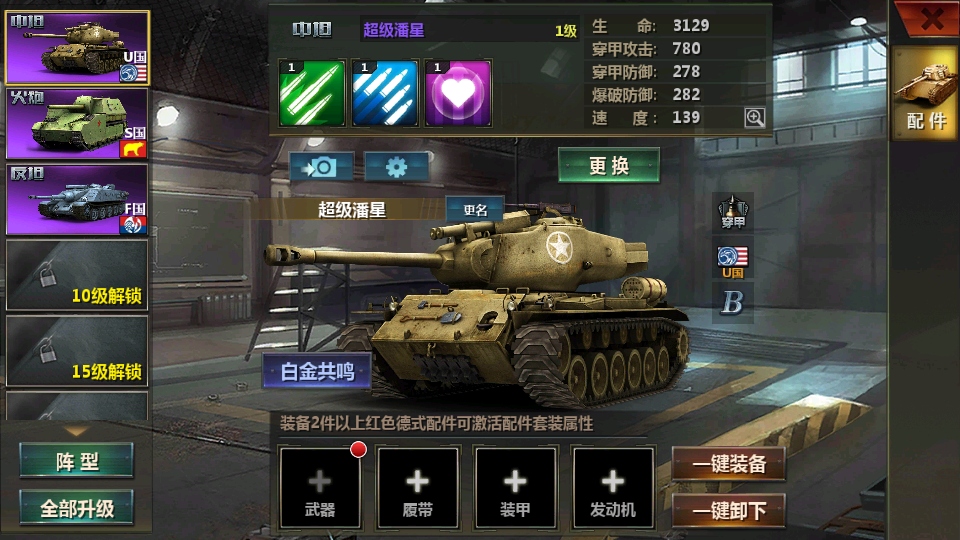Open the 白金共鸣 resonance button
Image resolution: width=960 pixels, height=540 pixels.
(x=317, y=371)
